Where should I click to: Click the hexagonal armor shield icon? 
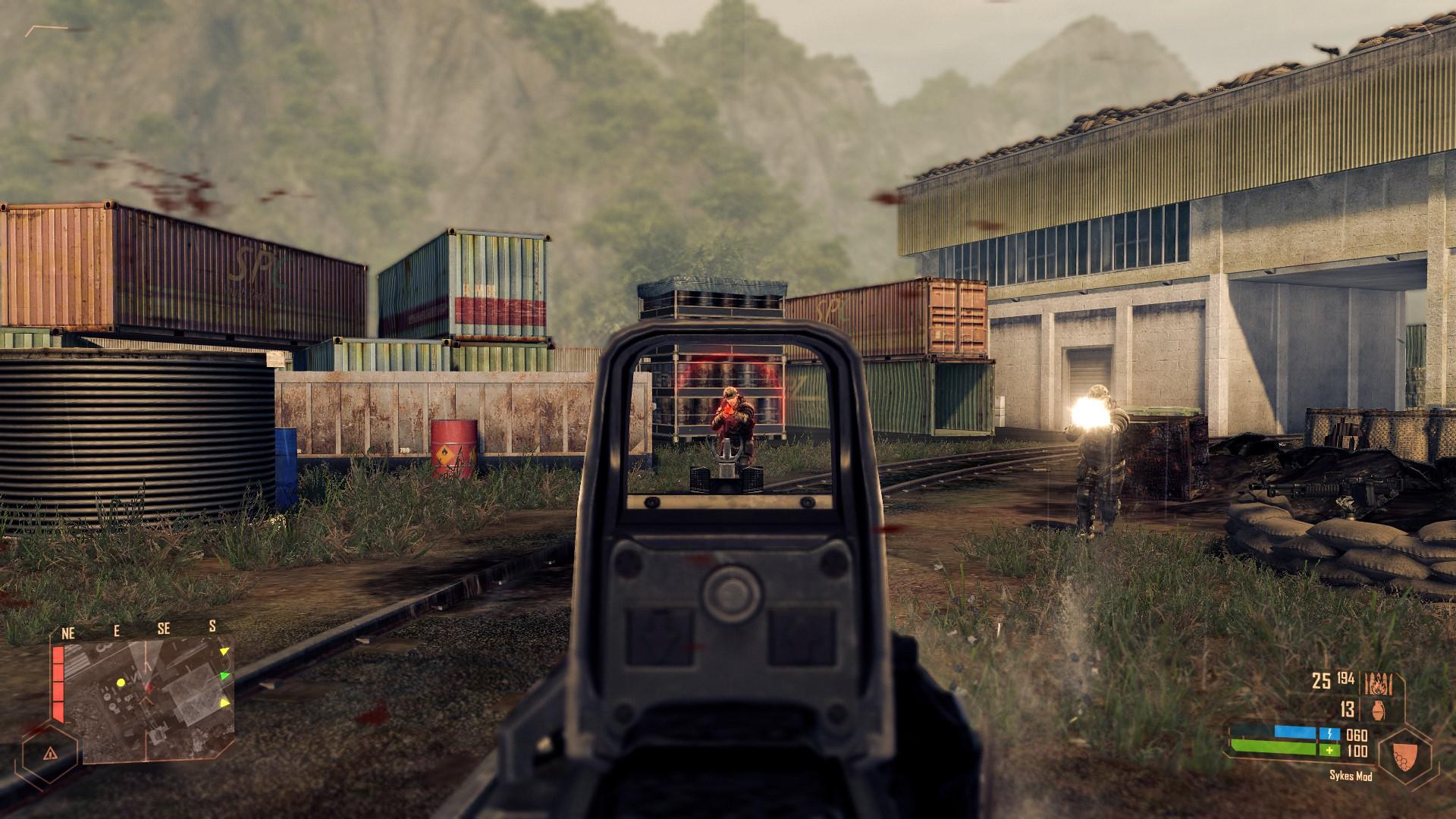[x=1404, y=755]
